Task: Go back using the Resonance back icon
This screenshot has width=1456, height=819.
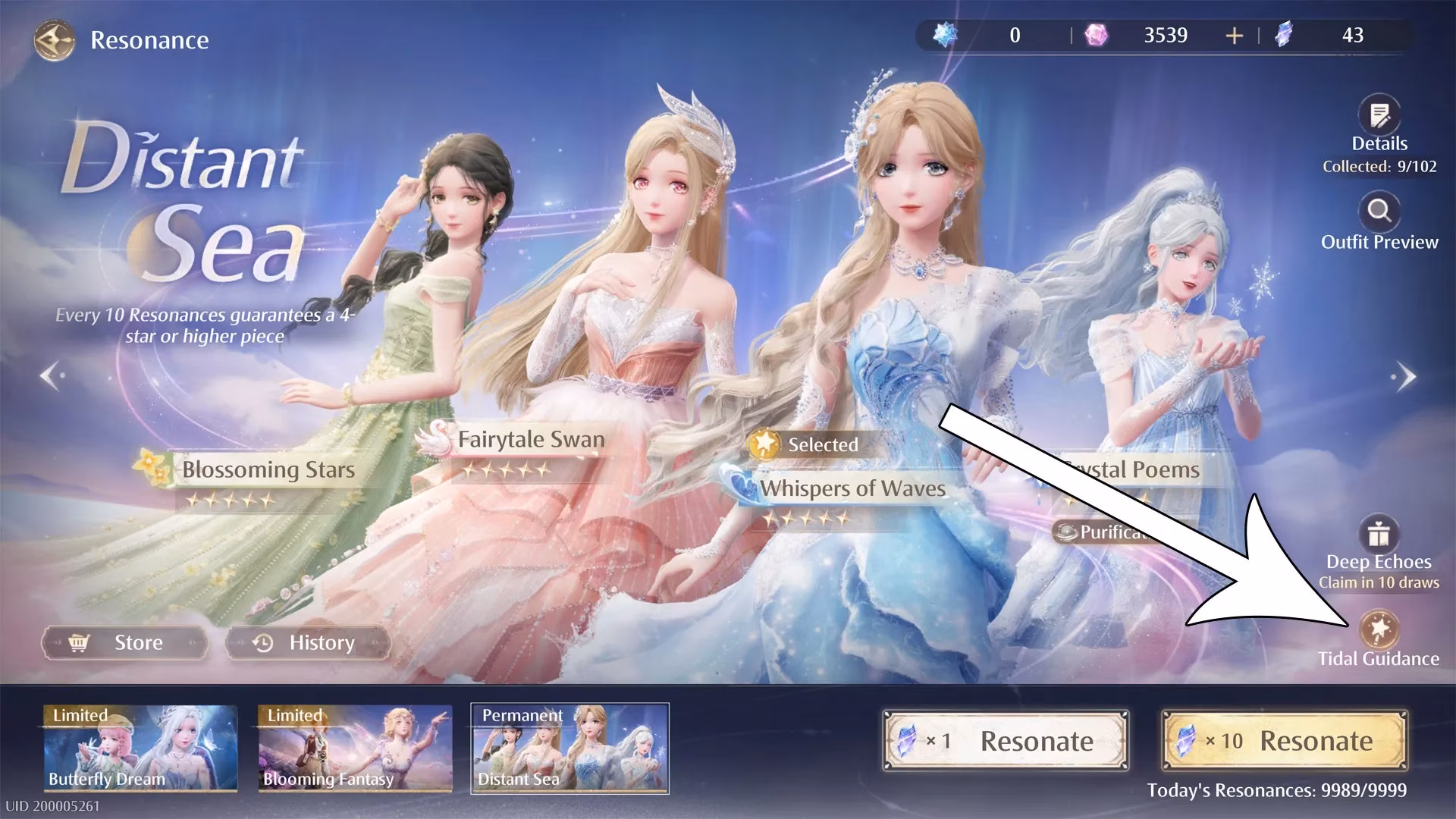Action: tap(54, 39)
